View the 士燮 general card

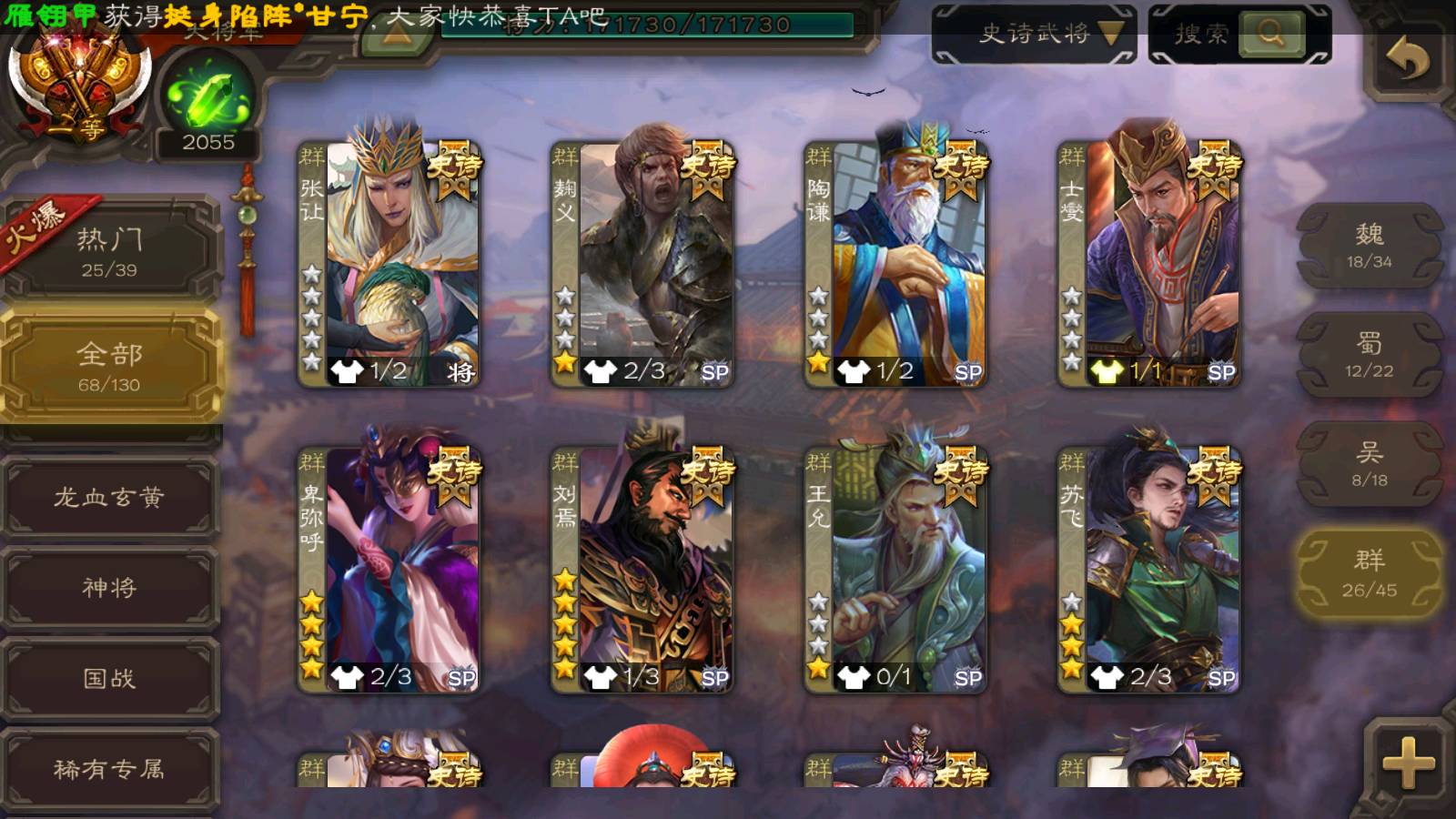(1148, 264)
